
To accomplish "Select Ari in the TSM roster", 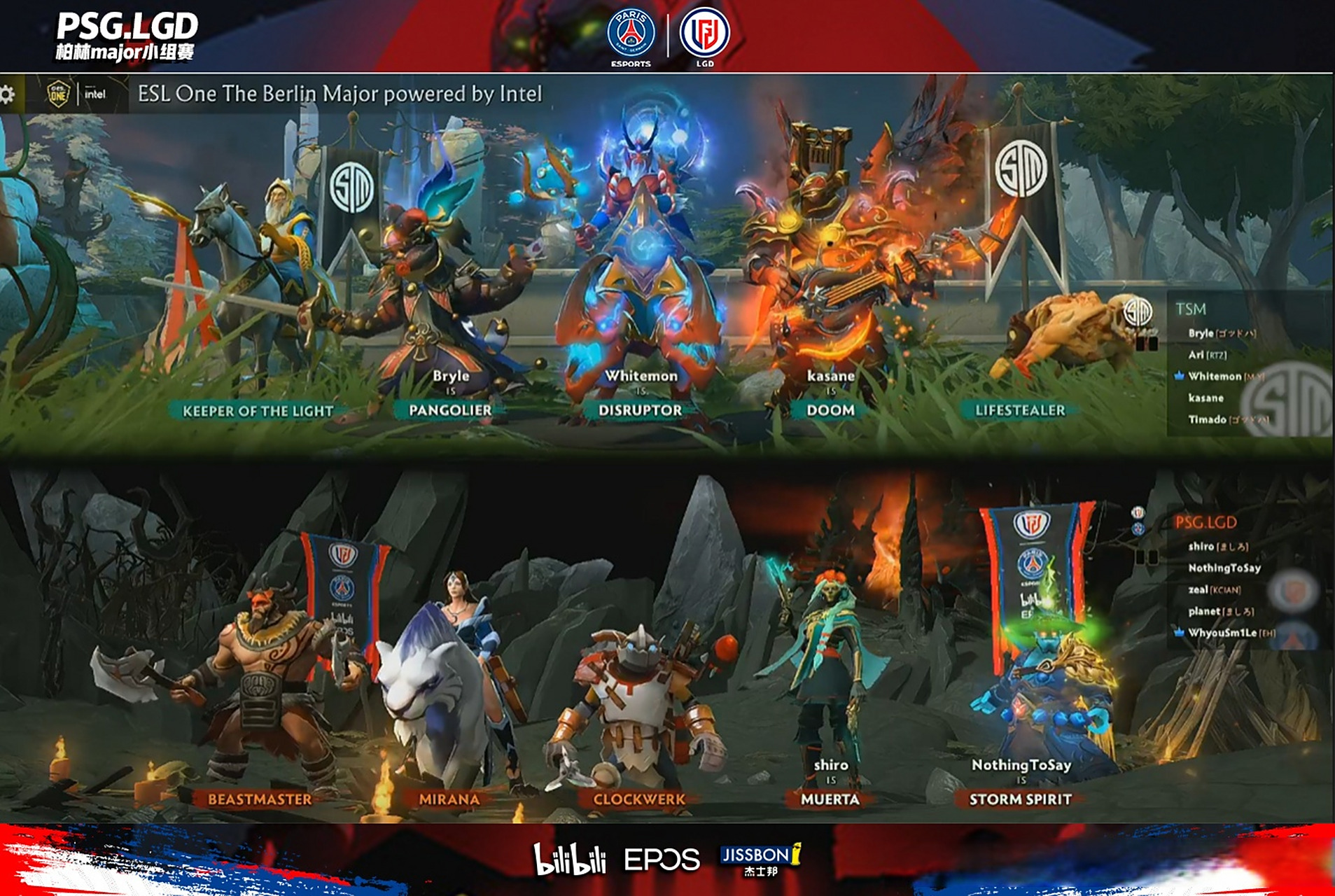I will pos(1196,355).
